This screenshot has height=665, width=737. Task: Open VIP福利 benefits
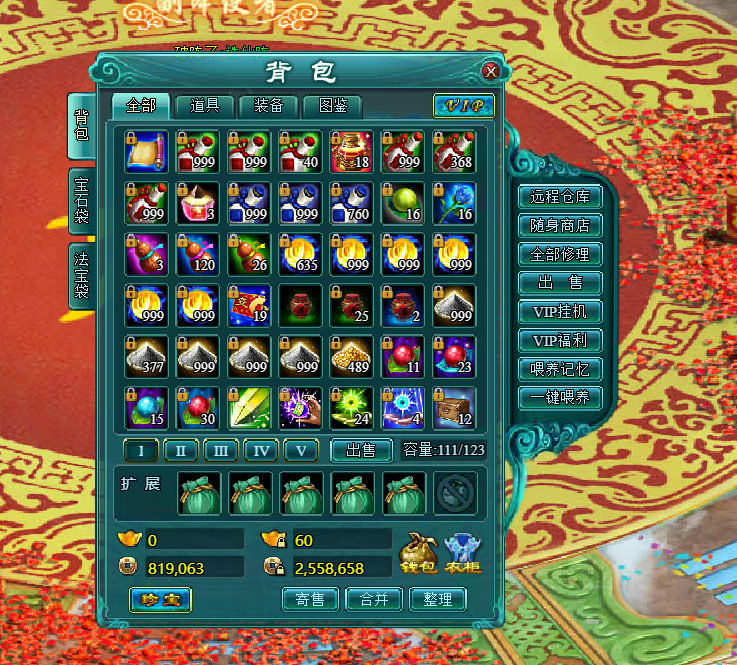(x=559, y=340)
